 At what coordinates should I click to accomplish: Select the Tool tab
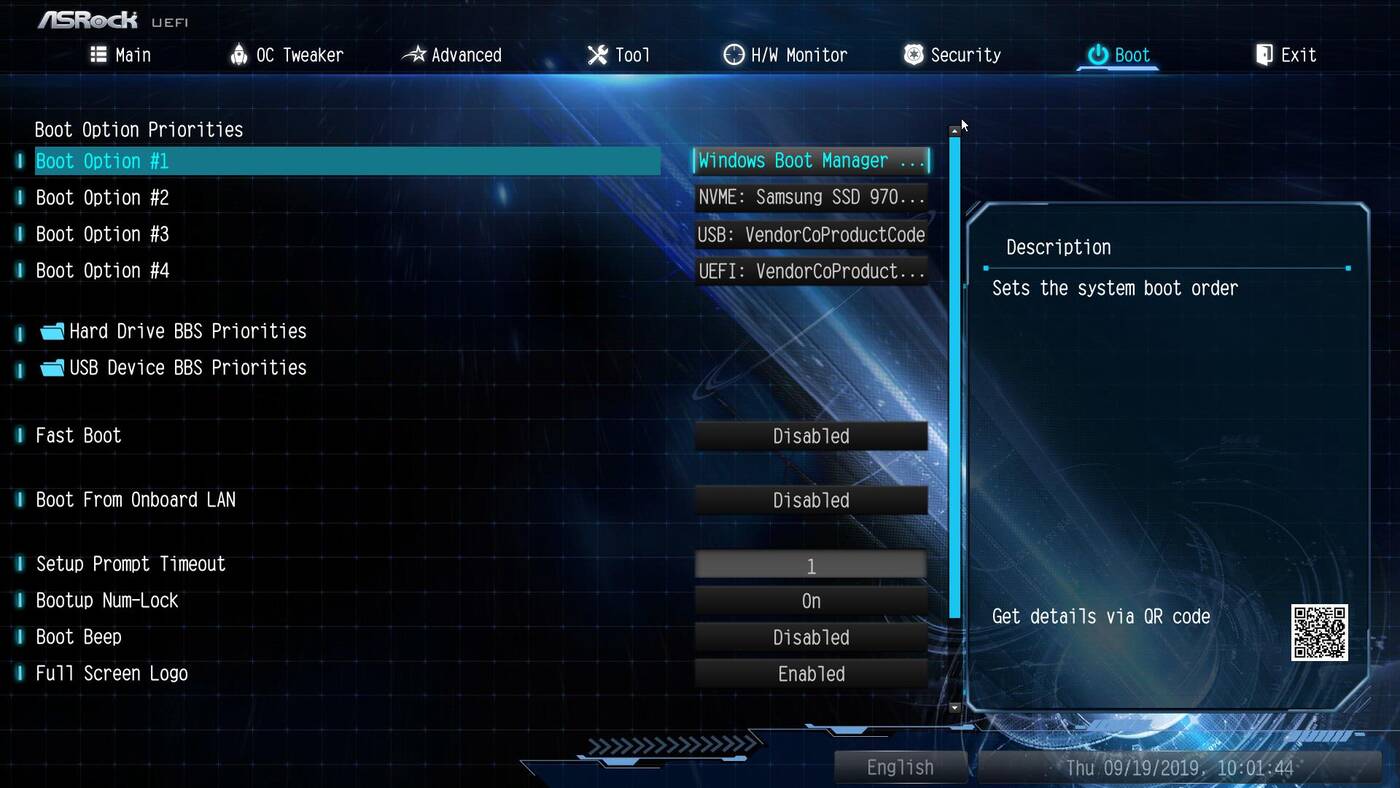[x=619, y=55]
